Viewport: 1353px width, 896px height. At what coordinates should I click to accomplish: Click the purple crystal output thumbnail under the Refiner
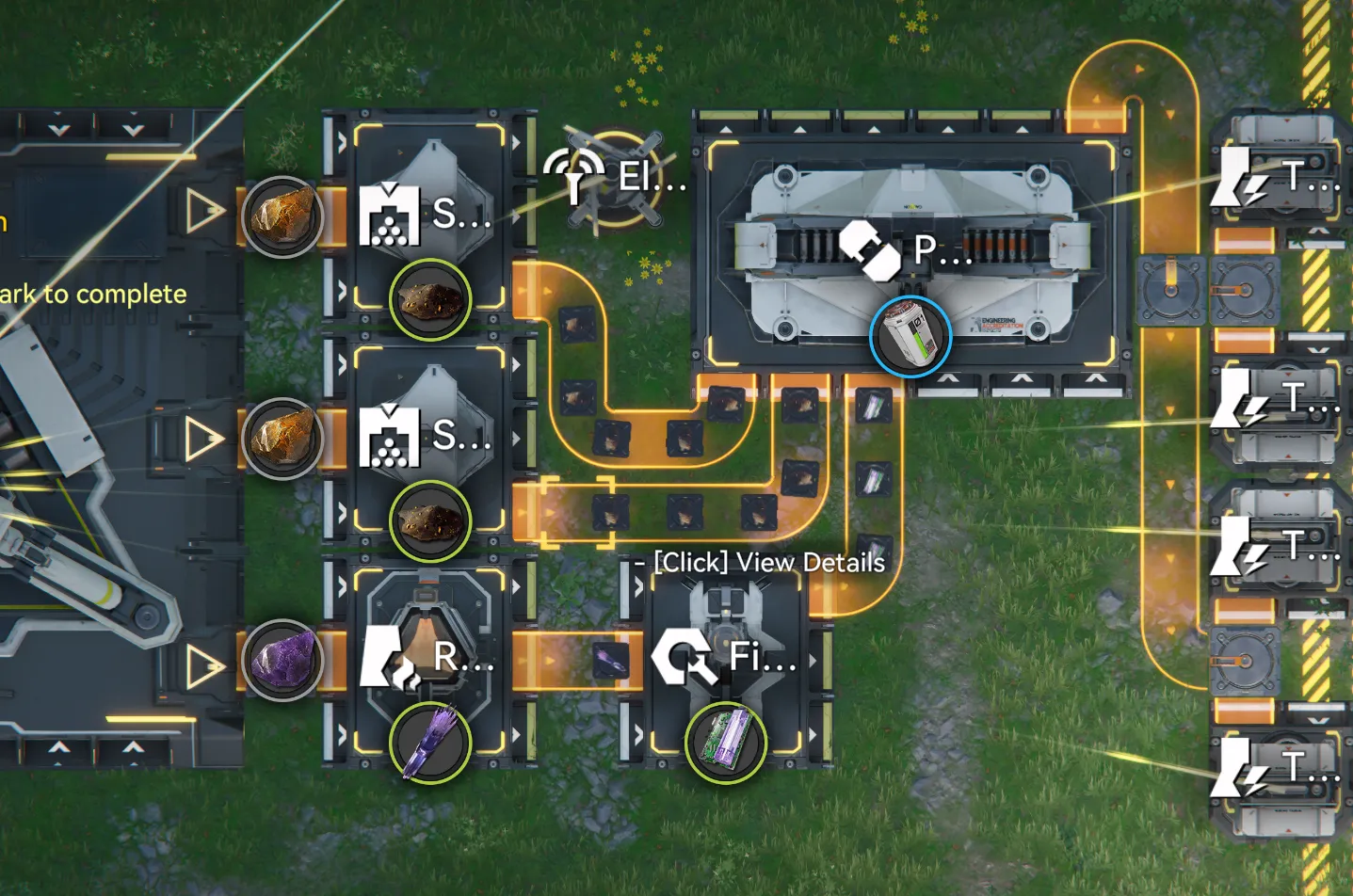point(429,743)
